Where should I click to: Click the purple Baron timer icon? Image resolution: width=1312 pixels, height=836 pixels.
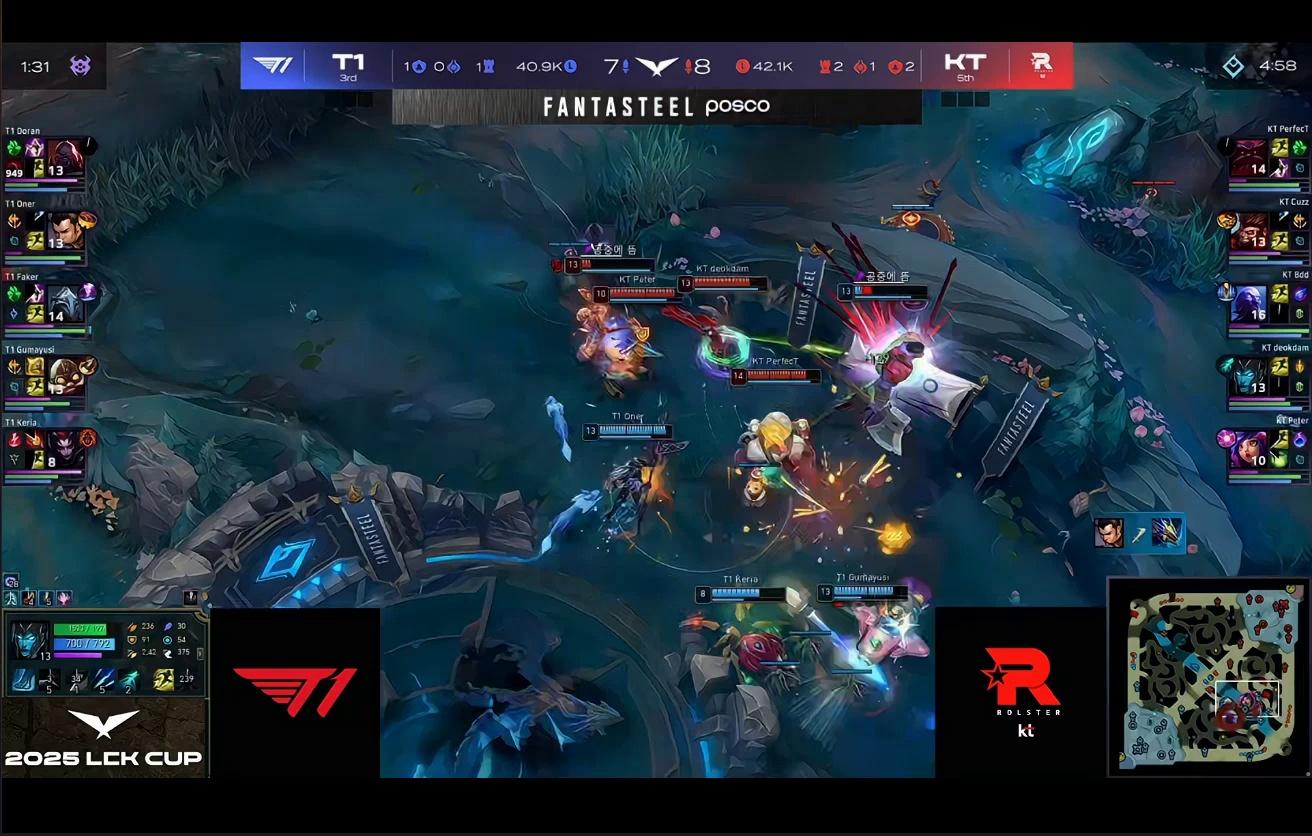click(x=80, y=66)
